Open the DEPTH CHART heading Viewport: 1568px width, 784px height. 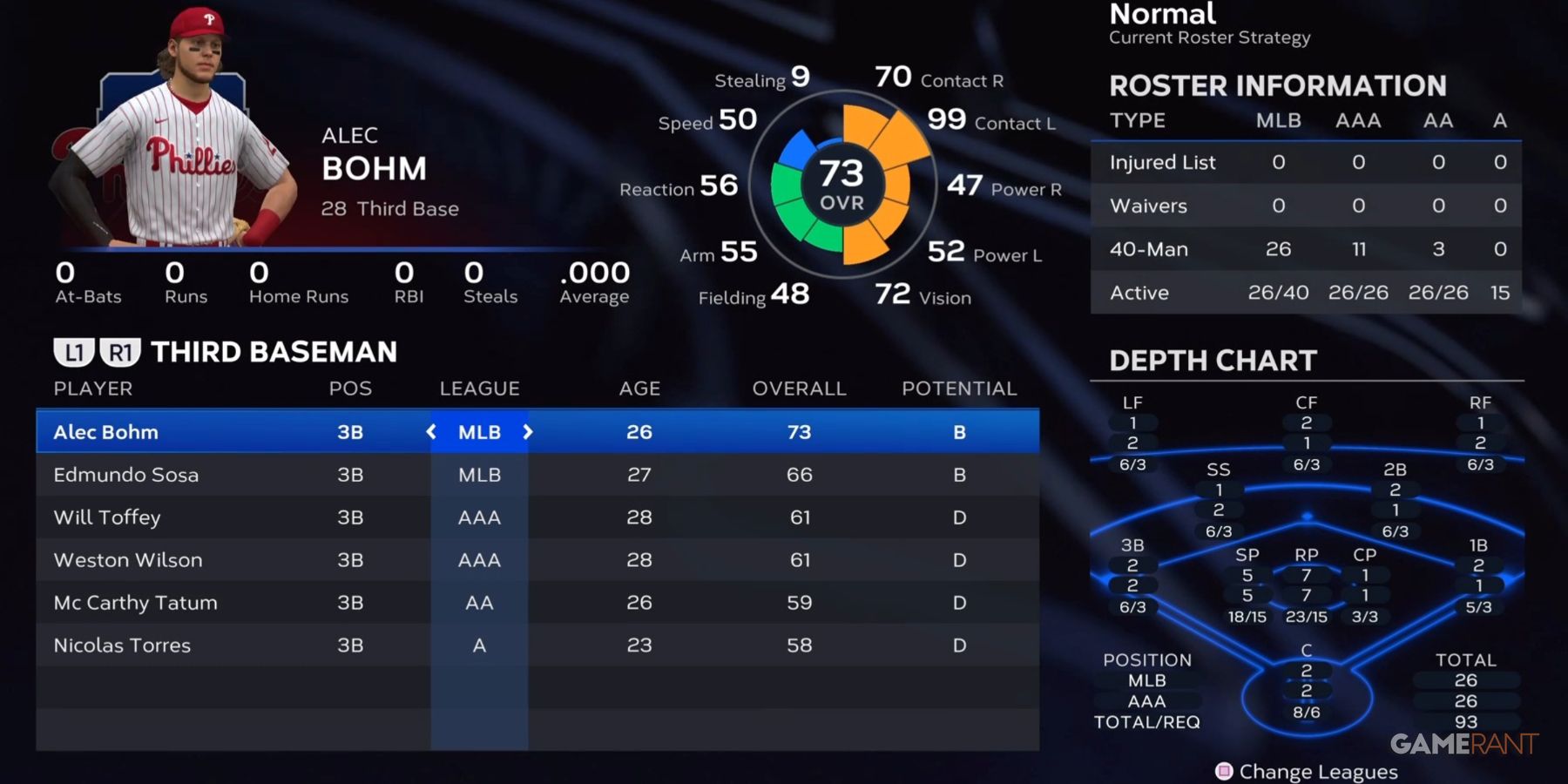[1213, 360]
